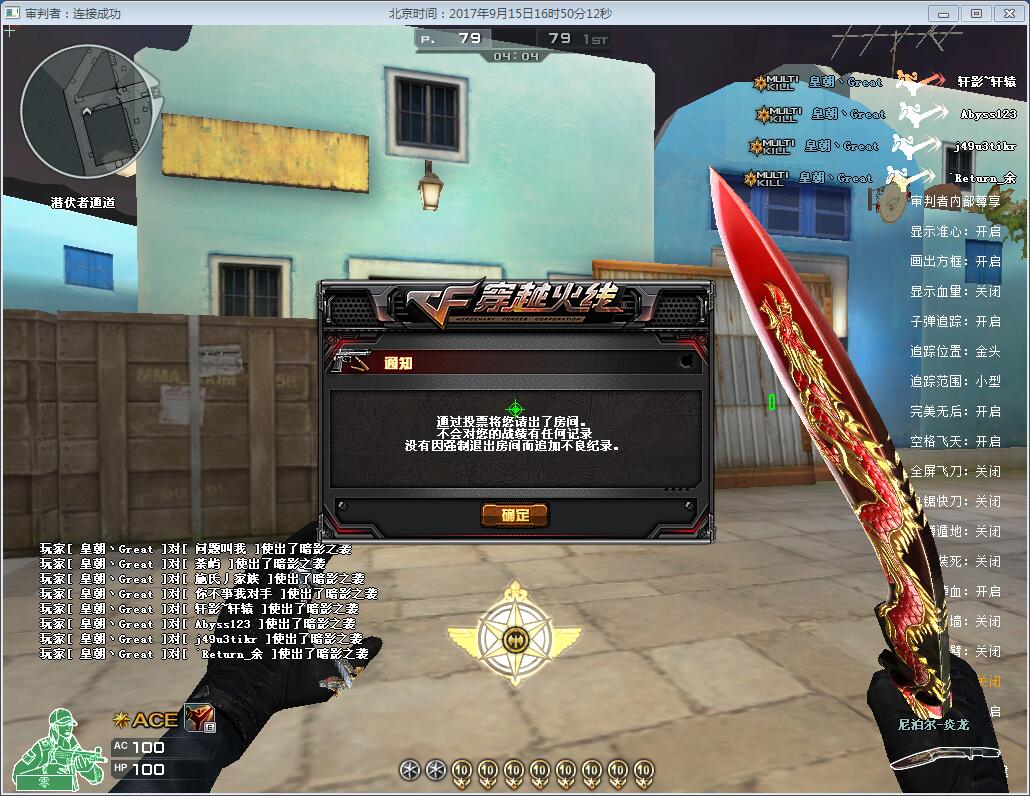Screen dimensions: 1030x796
Task: Toggle the 画出方框 option
Action: tap(955, 261)
